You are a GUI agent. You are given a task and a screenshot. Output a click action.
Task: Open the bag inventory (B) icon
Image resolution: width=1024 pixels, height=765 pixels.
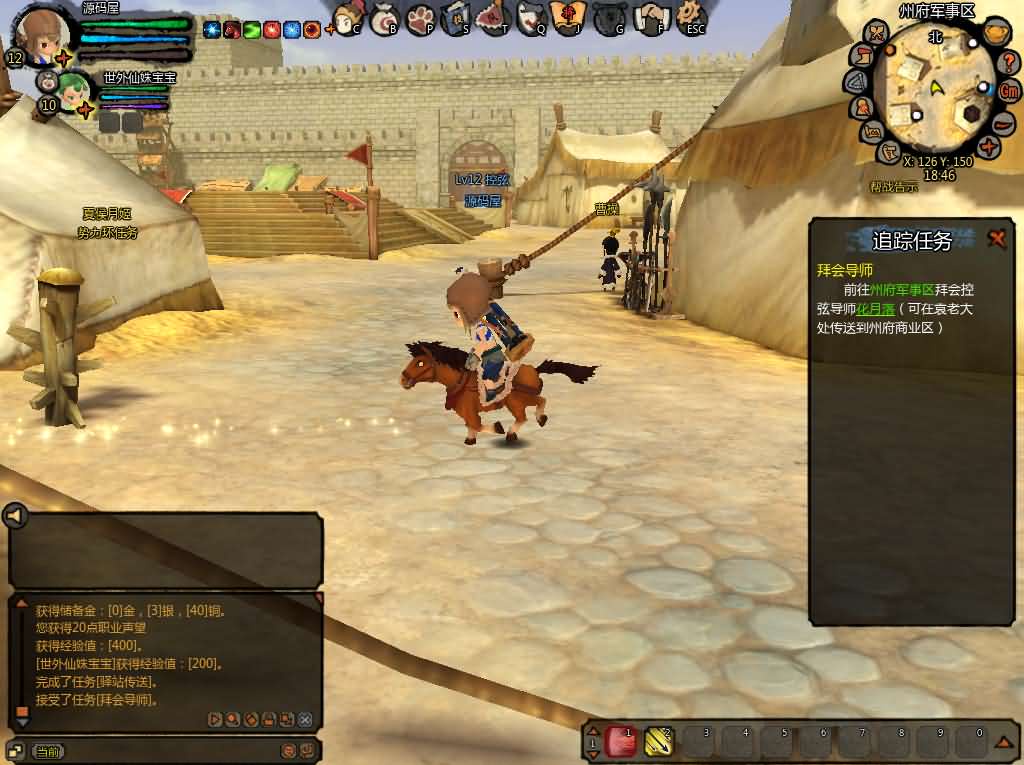click(x=385, y=18)
